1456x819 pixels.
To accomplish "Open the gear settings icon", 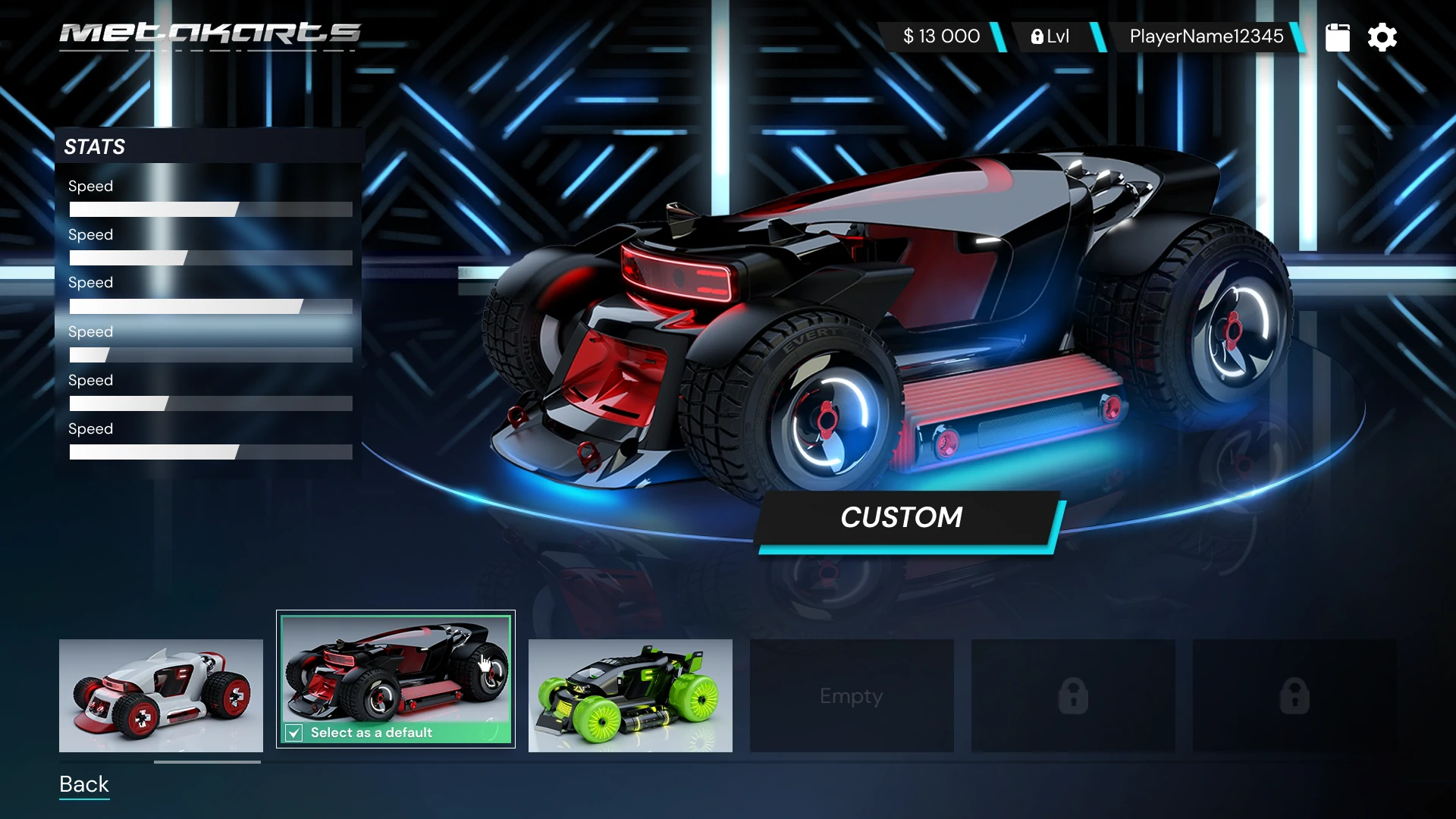I will click(x=1382, y=37).
